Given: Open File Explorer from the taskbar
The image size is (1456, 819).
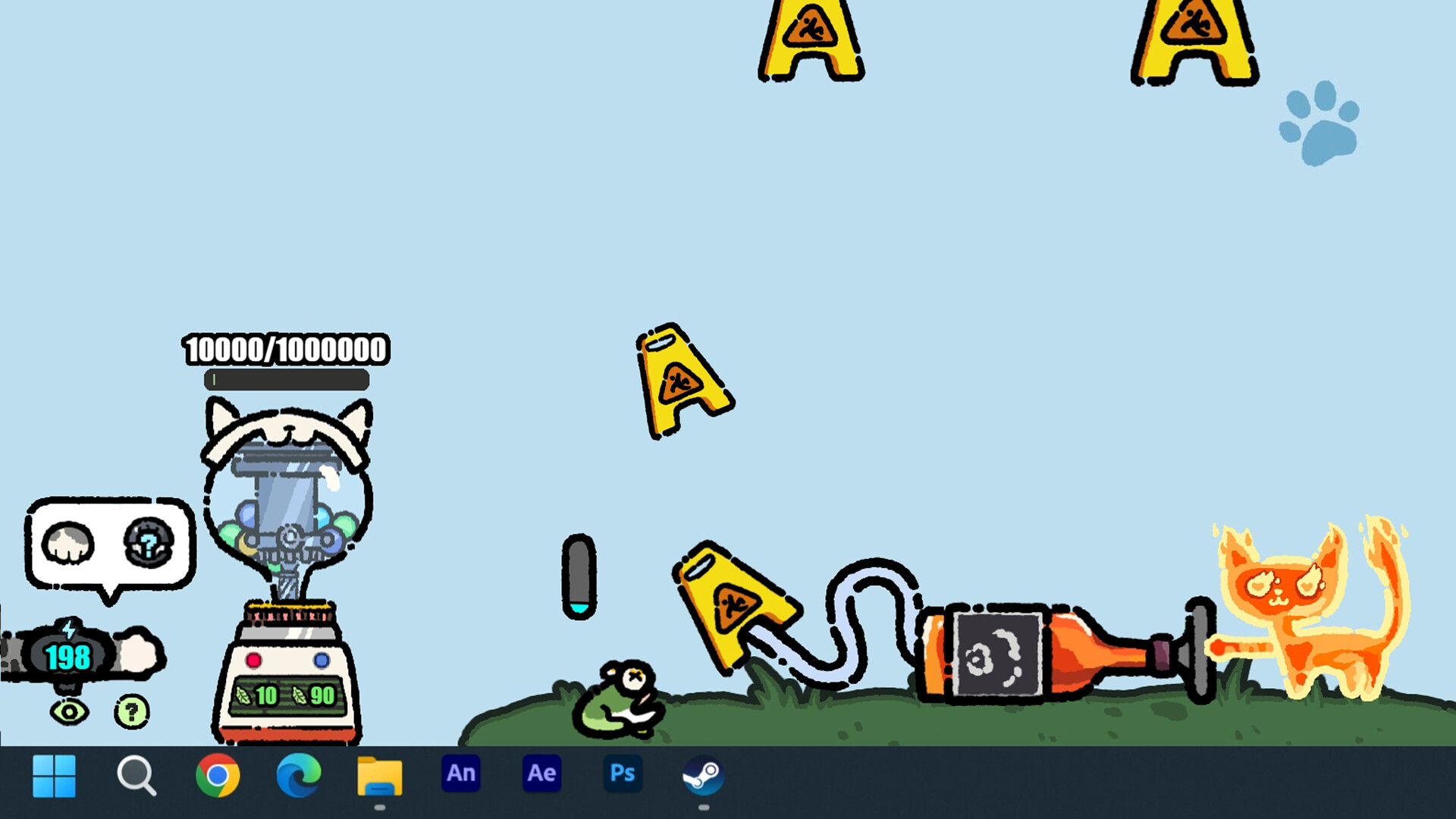Looking at the screenshot, I should point(378,775).
